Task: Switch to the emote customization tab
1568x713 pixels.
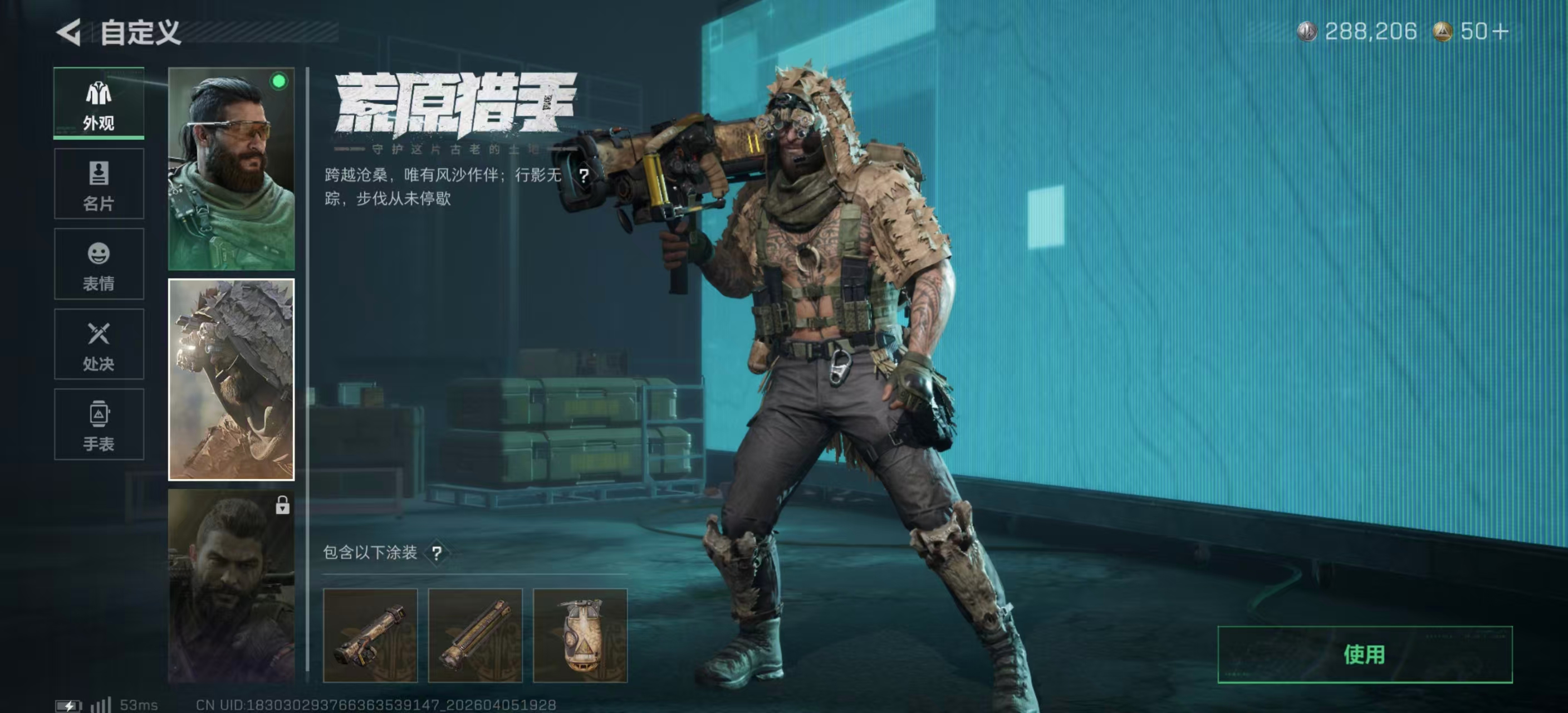Action: pos(99,264)
